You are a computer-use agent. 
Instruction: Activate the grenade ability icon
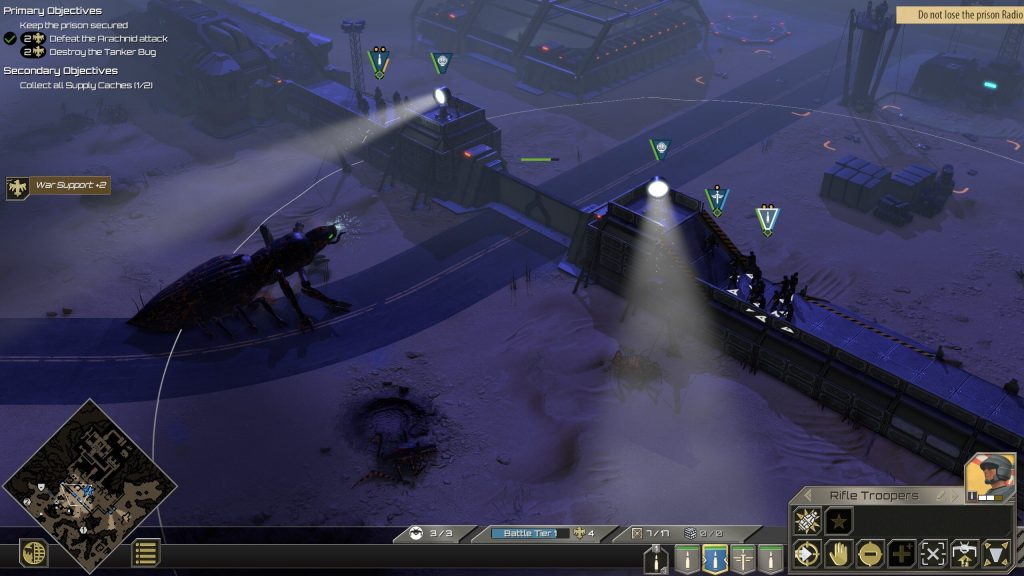(807, 521)
